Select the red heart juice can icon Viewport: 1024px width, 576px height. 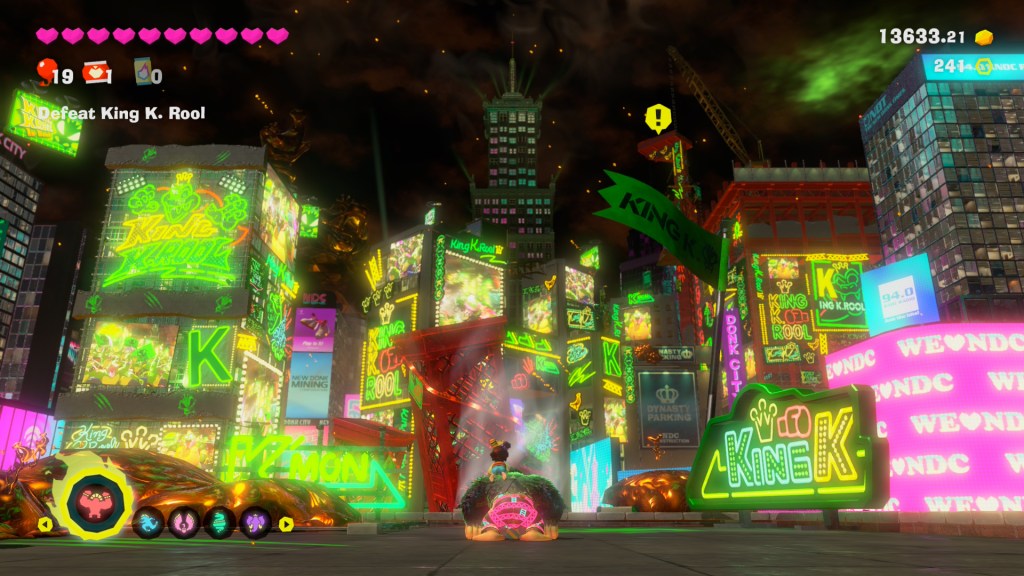point(94,70)
